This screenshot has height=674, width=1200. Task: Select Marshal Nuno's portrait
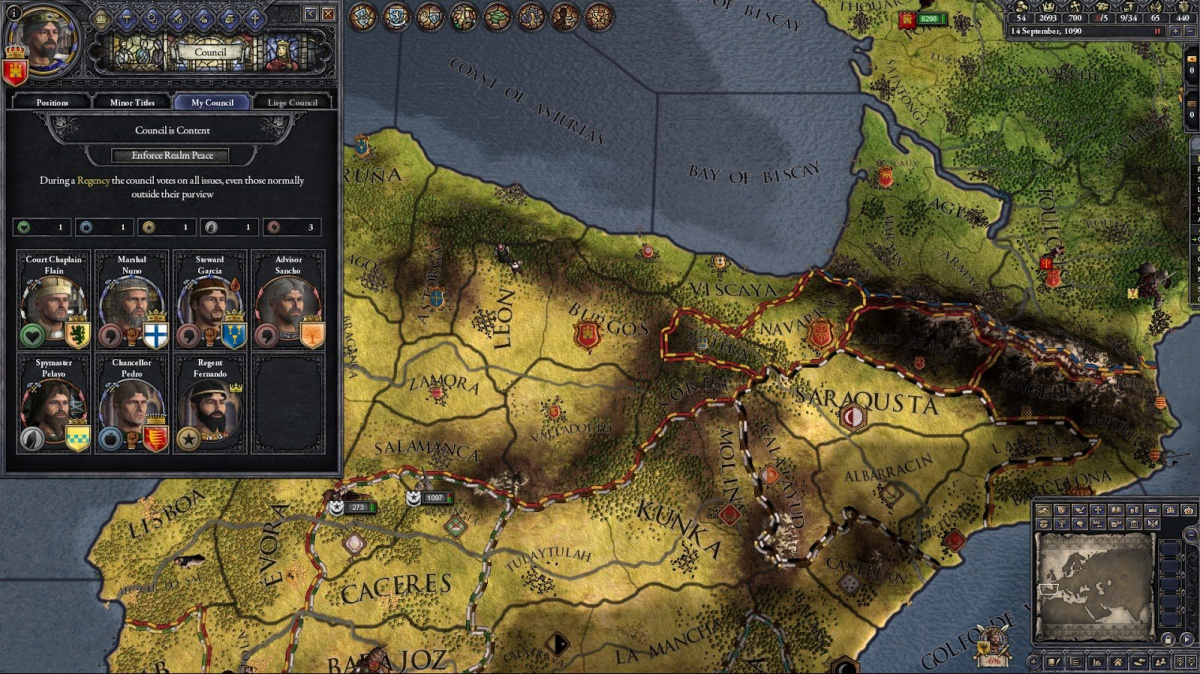(131, 302)
